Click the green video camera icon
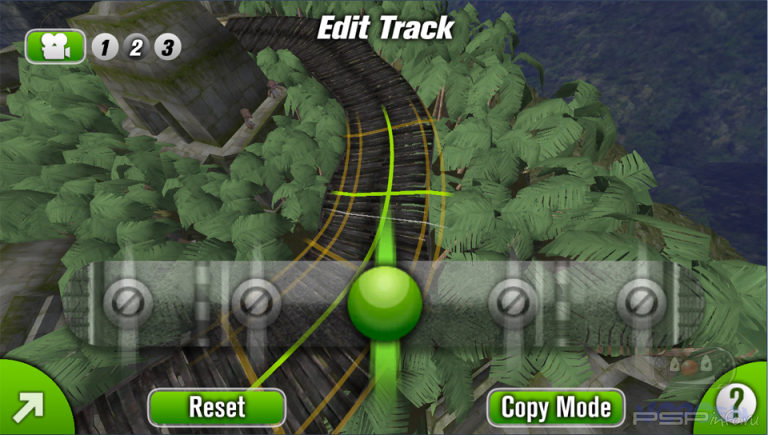The width and height of the screenshot is (768, 435). point(57,46)
